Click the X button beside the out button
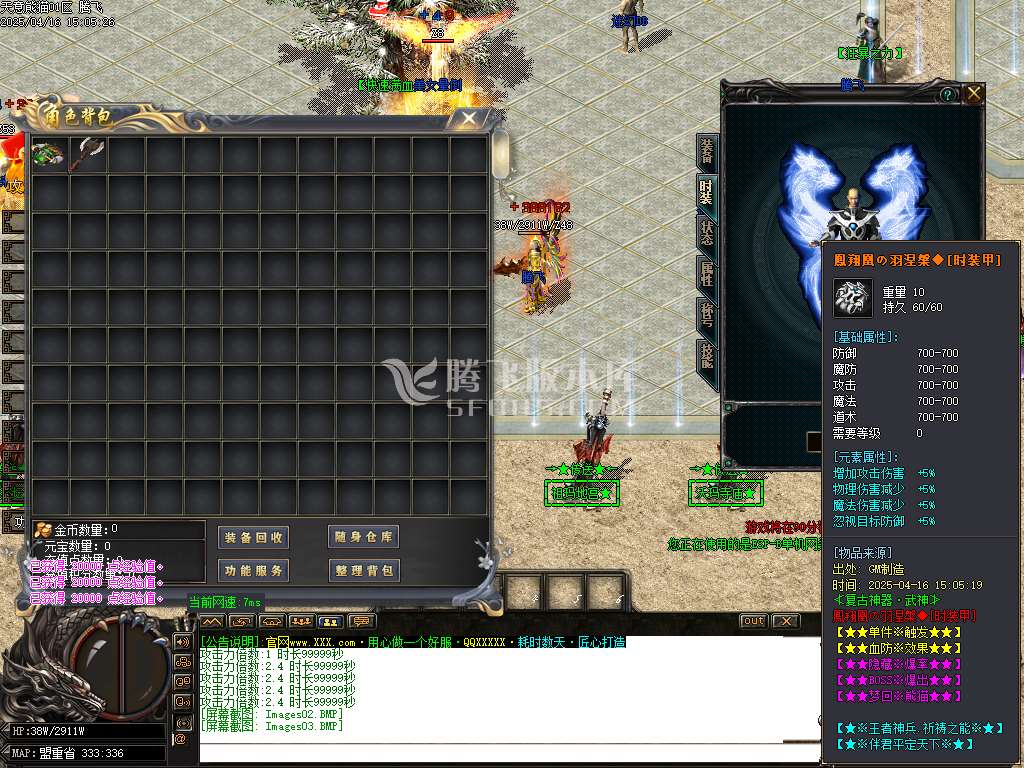This screenshot has height=768, width=1024. (x=786, y=621)
